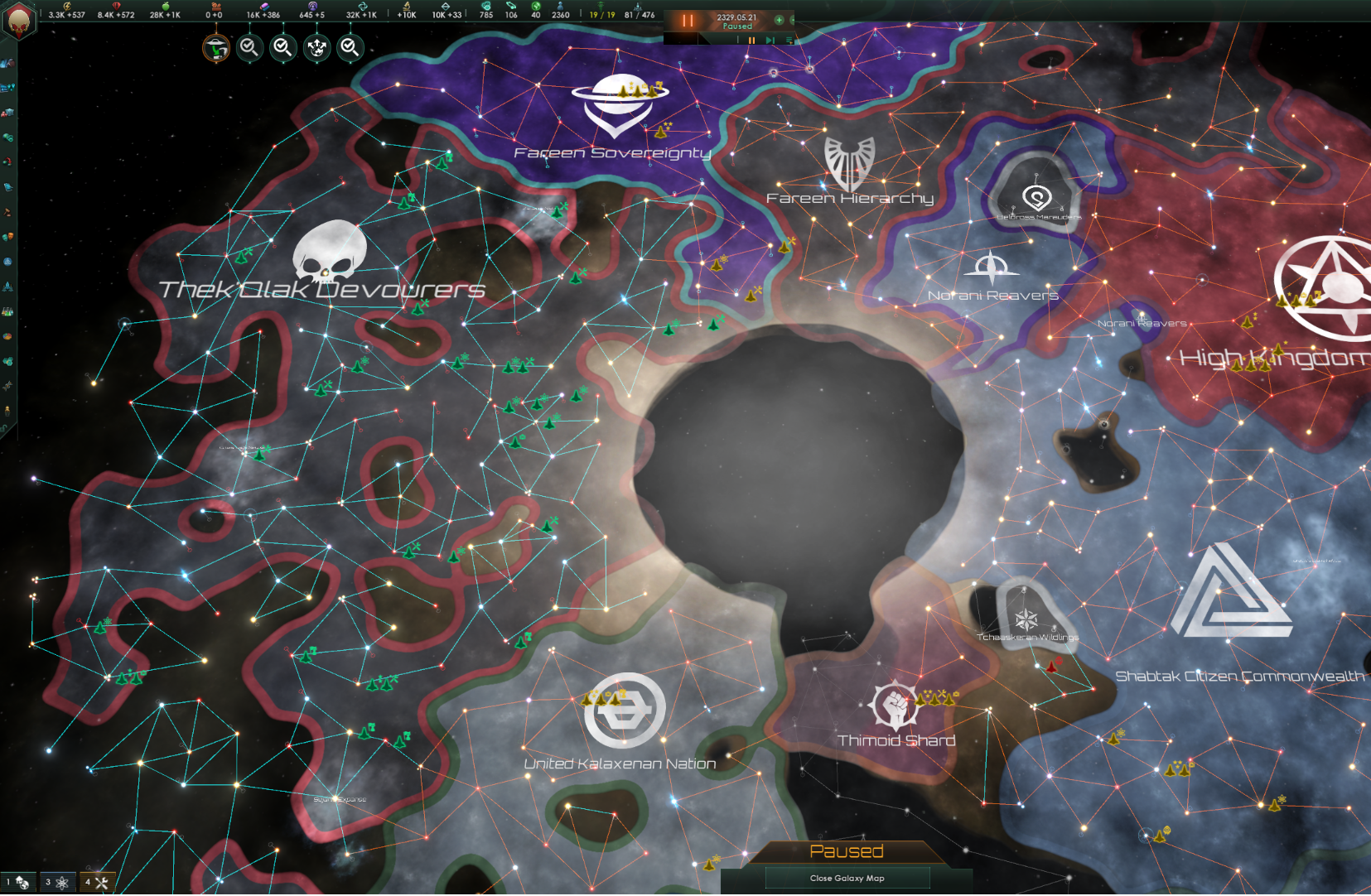
Task: Click the purple influence icon showing 645
Action: pos(313,7)
